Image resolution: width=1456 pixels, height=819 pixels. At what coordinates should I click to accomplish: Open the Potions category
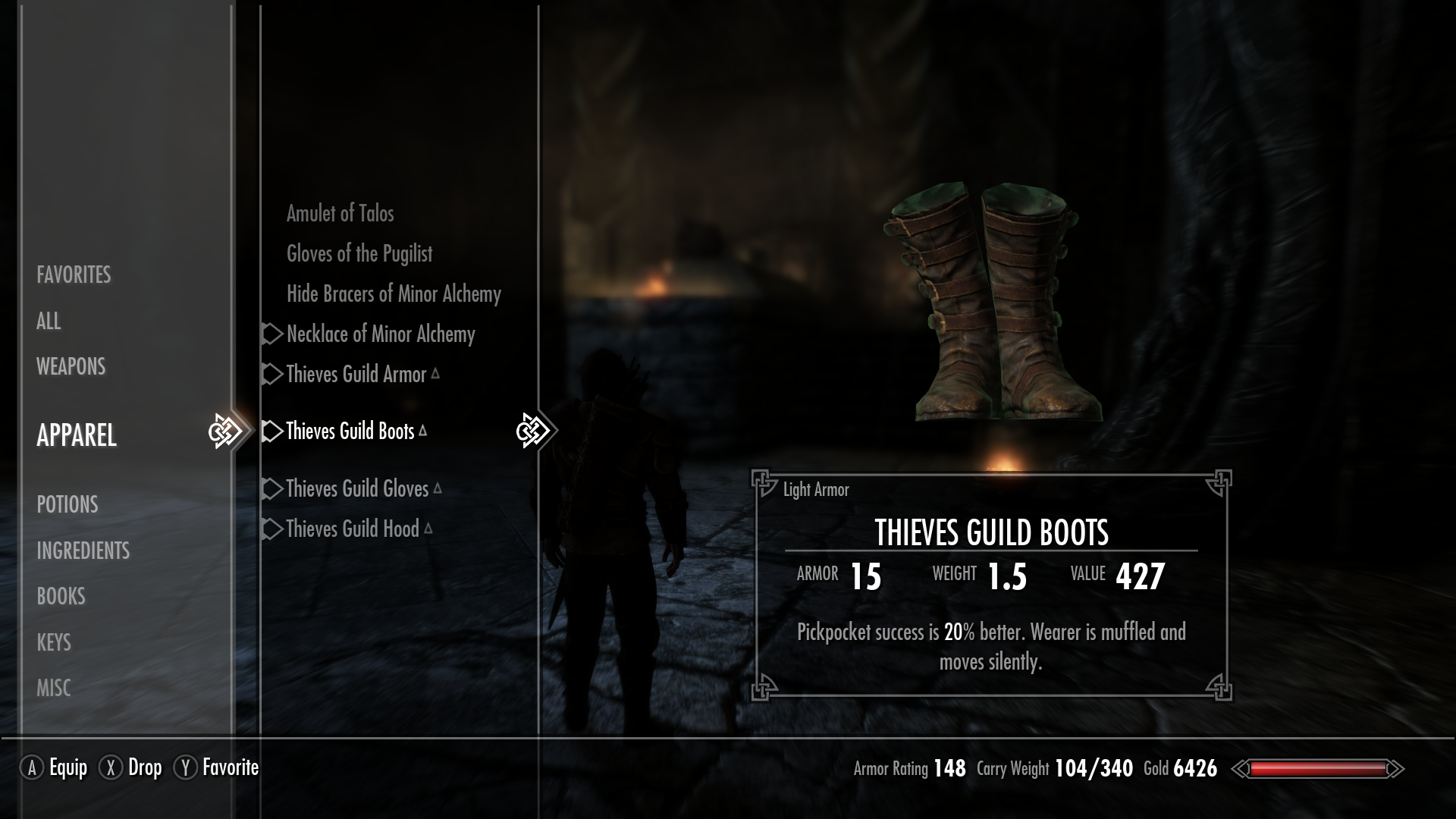[x=67, y=504]
